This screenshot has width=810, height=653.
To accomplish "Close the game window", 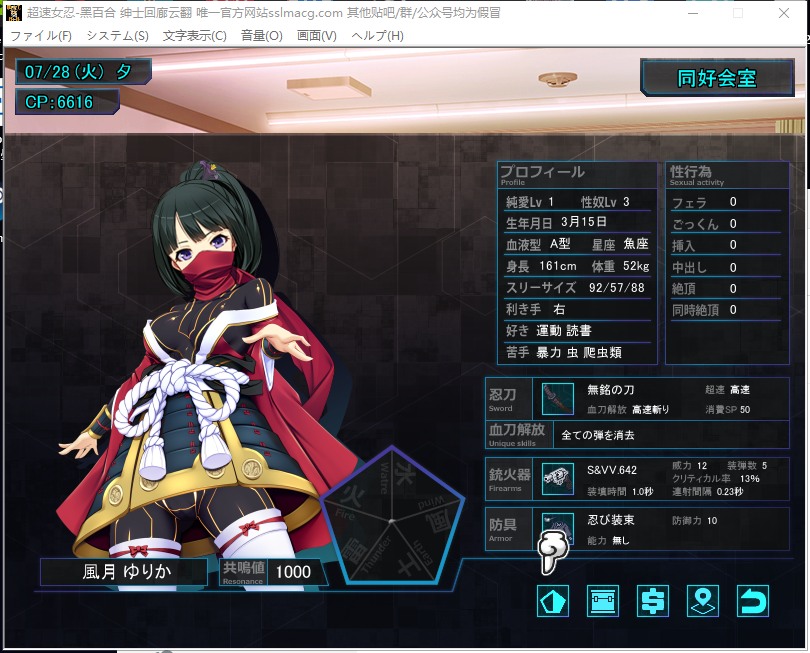I will (786, 13).
